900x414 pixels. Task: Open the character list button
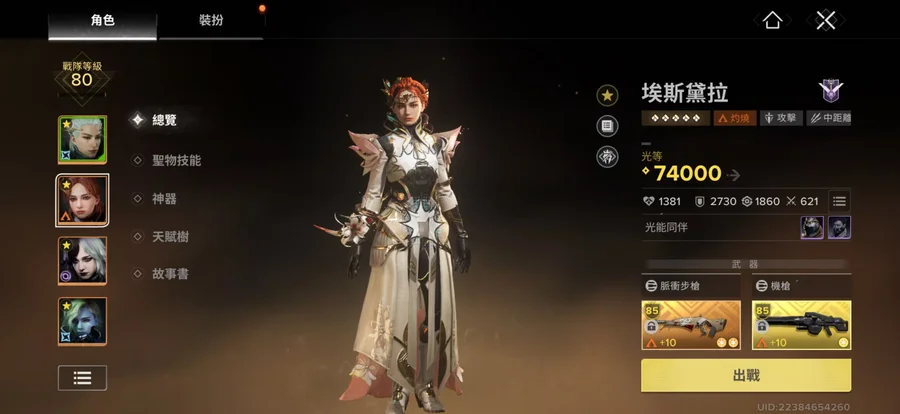82,377
